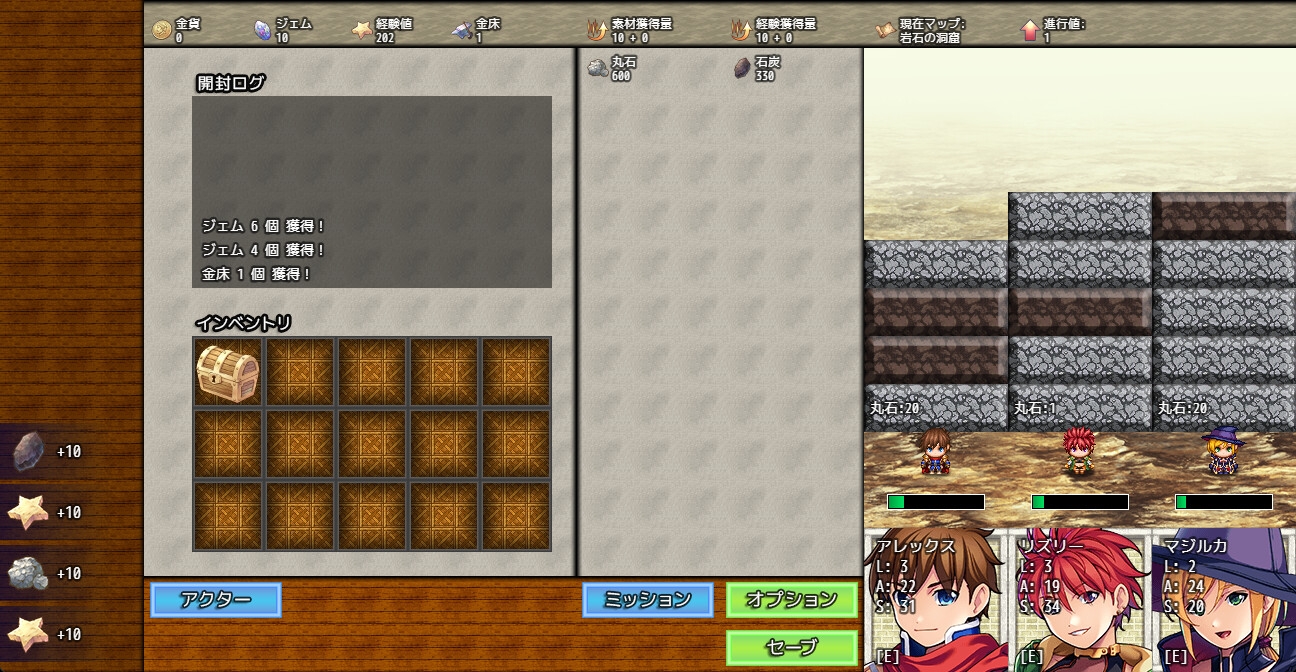This screenshot has width=1296, height=672.
Task: Select リズリー character portrait
Action: point(1080,600)
